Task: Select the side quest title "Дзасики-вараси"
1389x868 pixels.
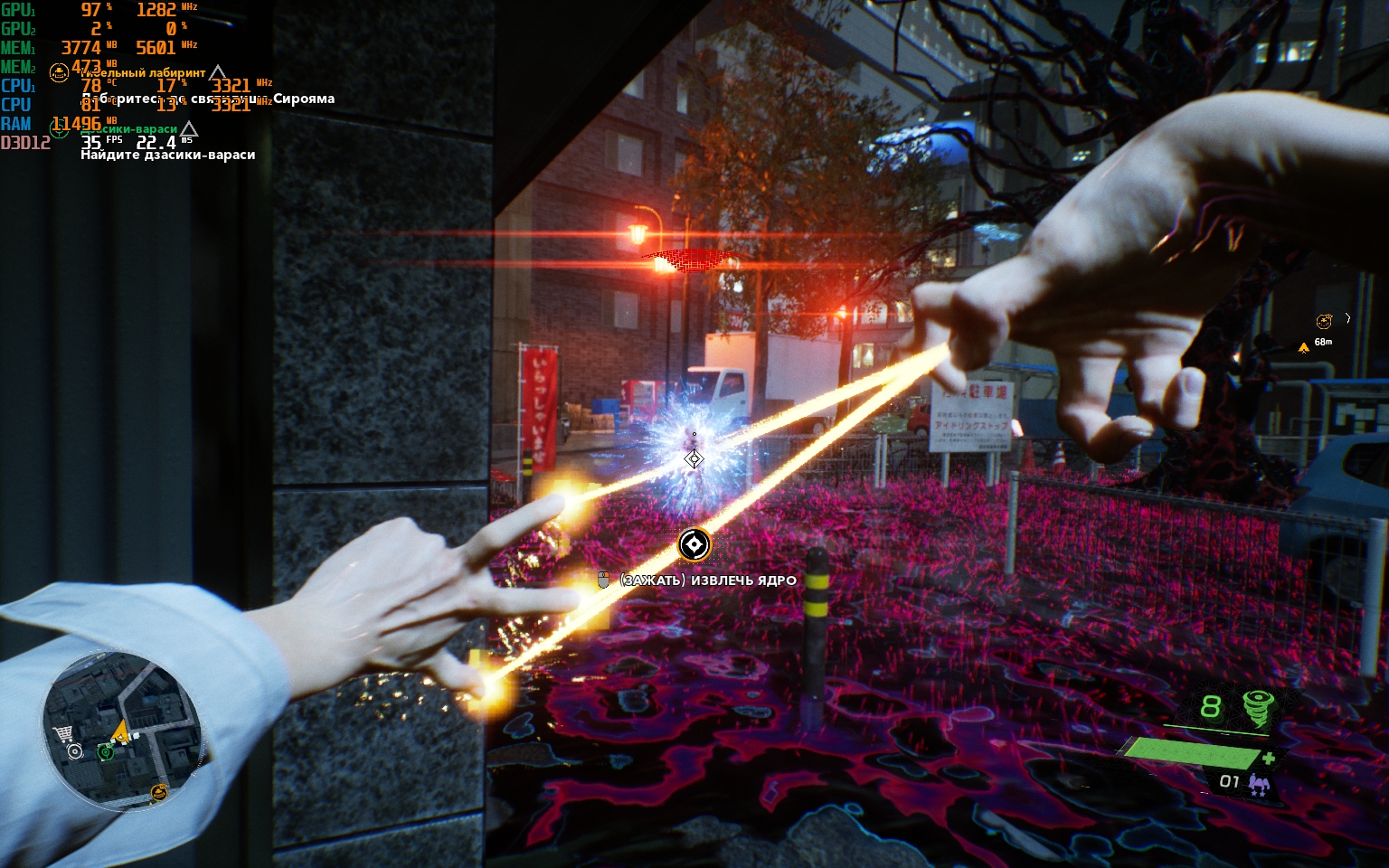Action: tap(129, 129)
